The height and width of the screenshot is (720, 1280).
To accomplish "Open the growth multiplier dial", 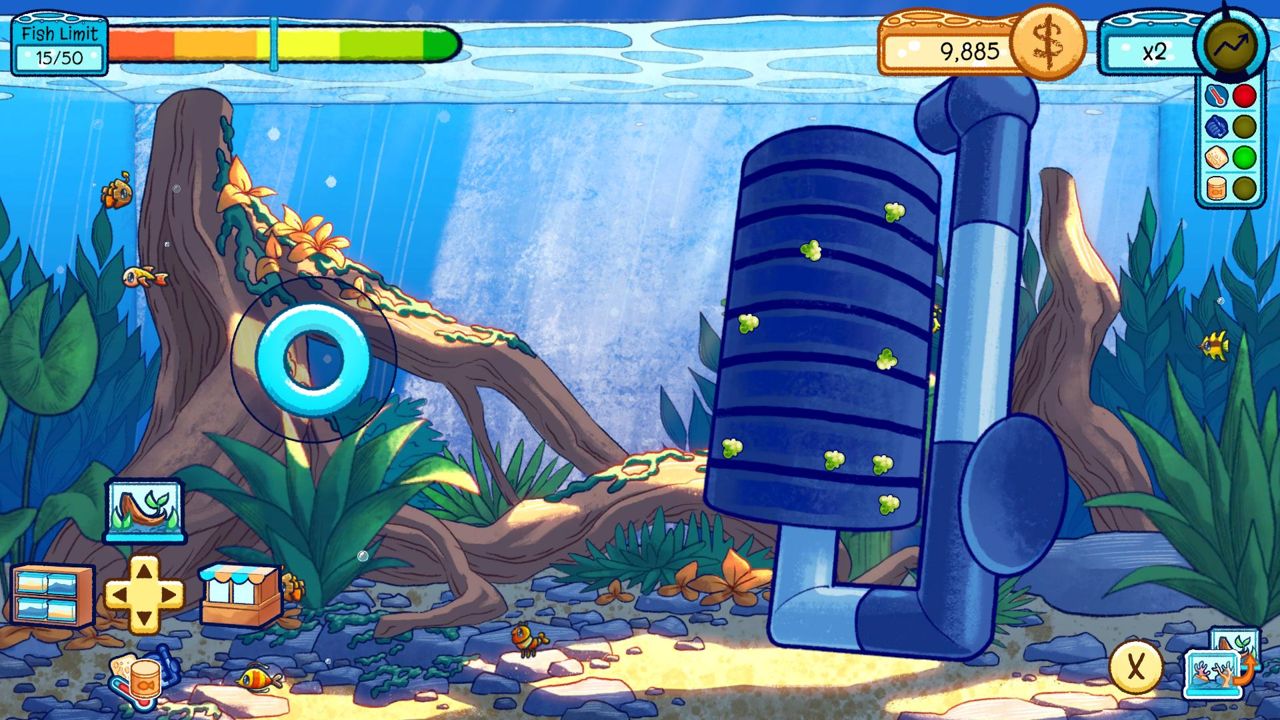I will 1231,43.
